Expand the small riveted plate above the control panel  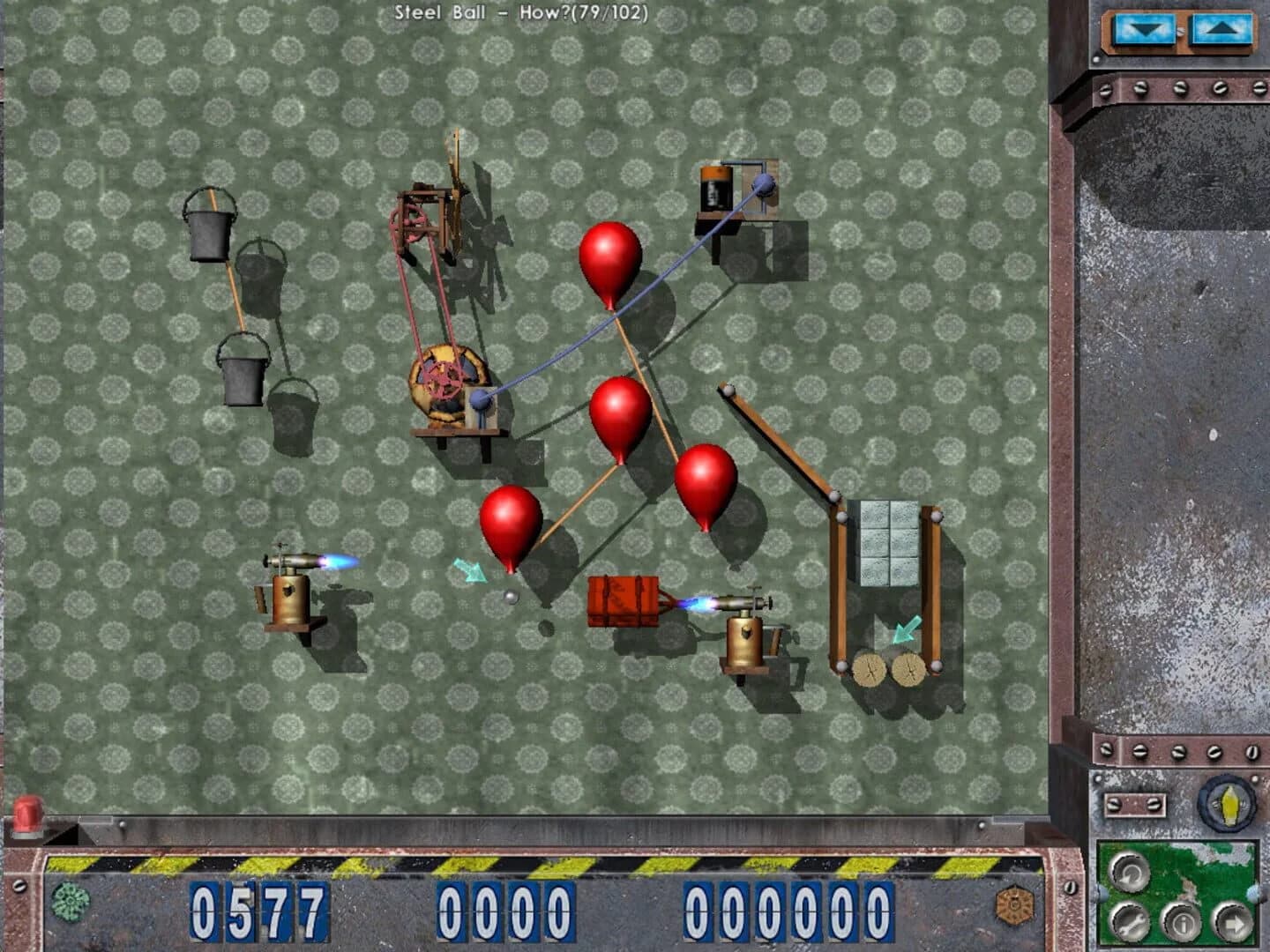1134,804
